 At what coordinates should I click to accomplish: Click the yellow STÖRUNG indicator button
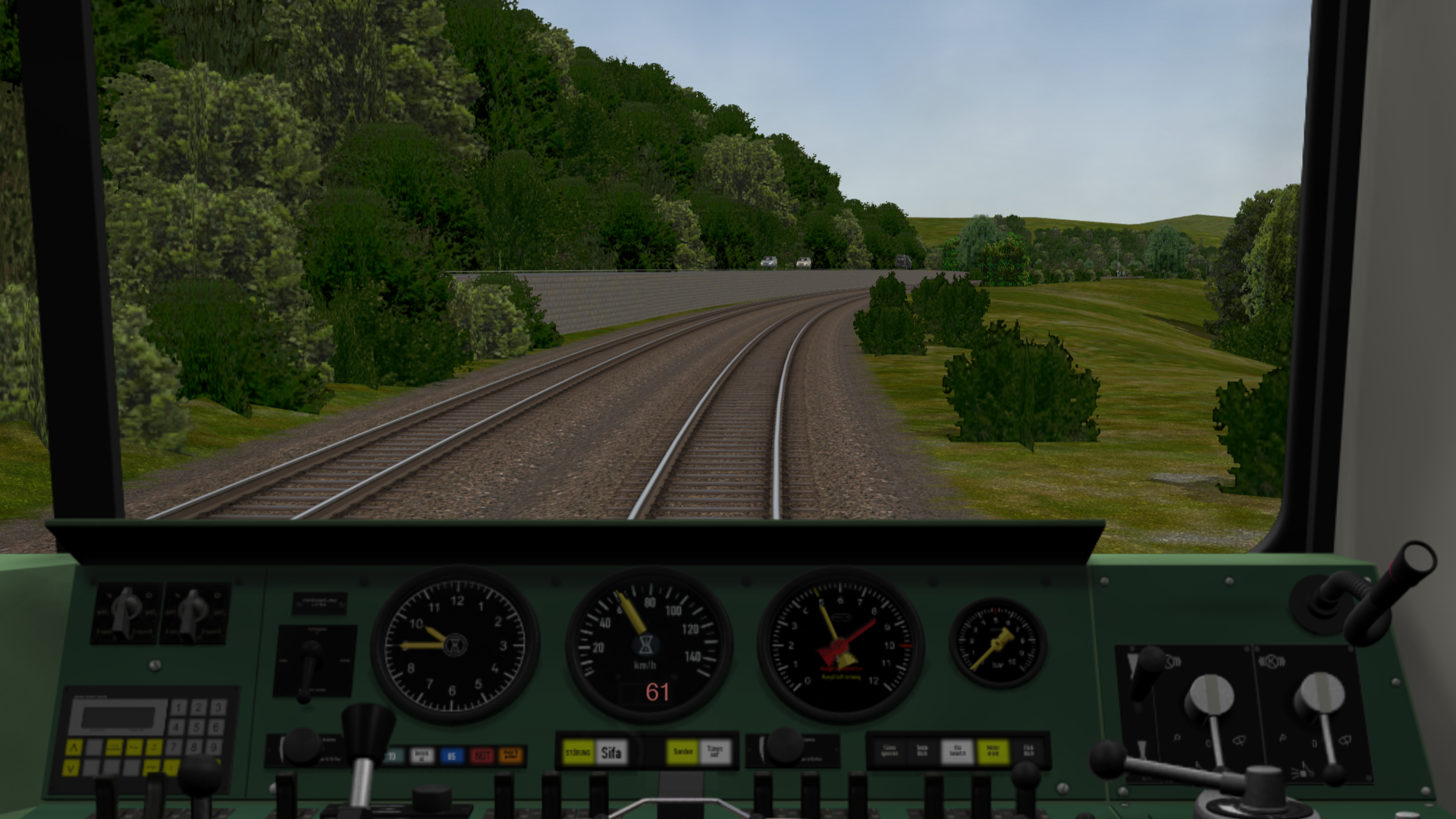click(x=579, y=753)
